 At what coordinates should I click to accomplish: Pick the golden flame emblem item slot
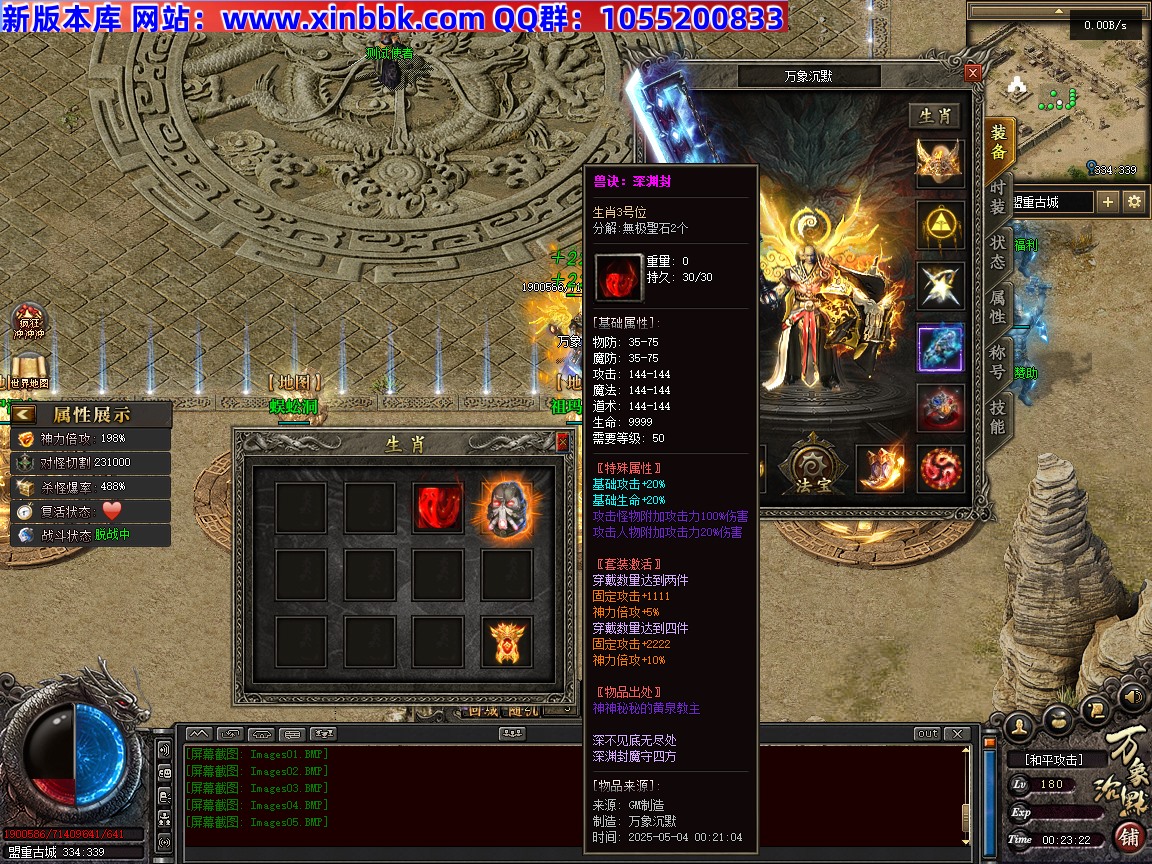click(506, 642)
